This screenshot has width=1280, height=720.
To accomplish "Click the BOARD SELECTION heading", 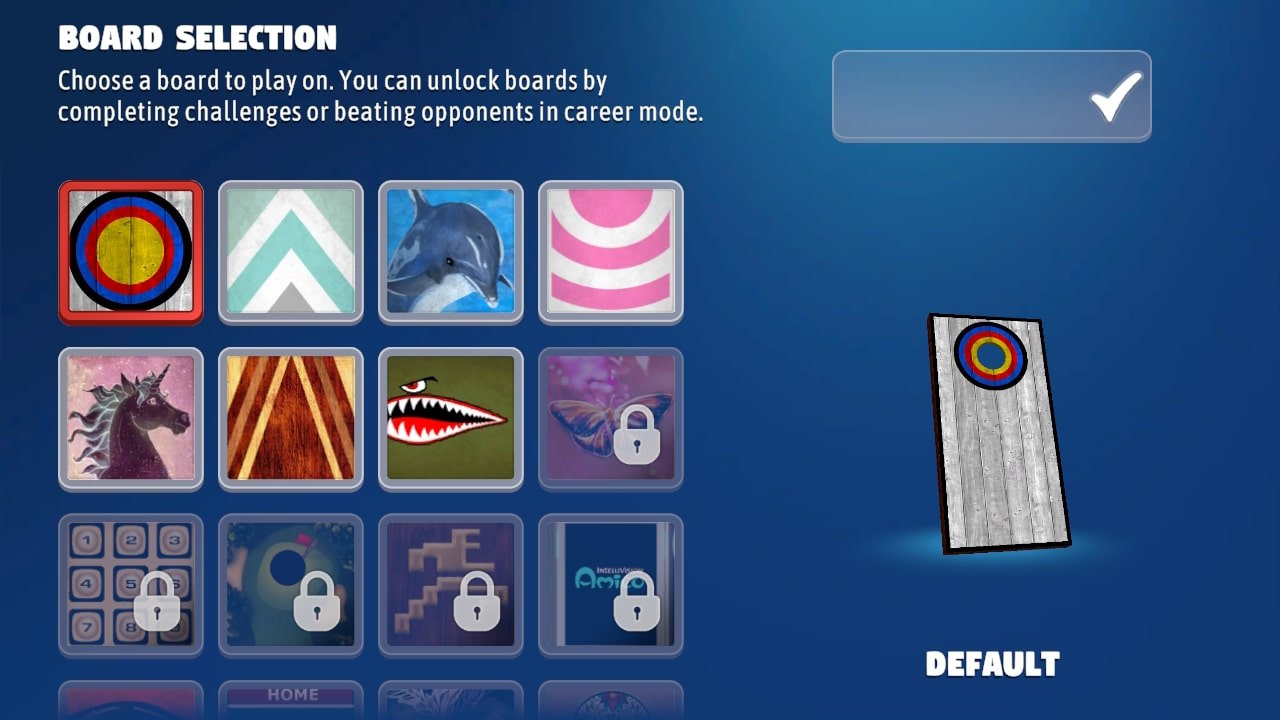I will pos(196,38).
